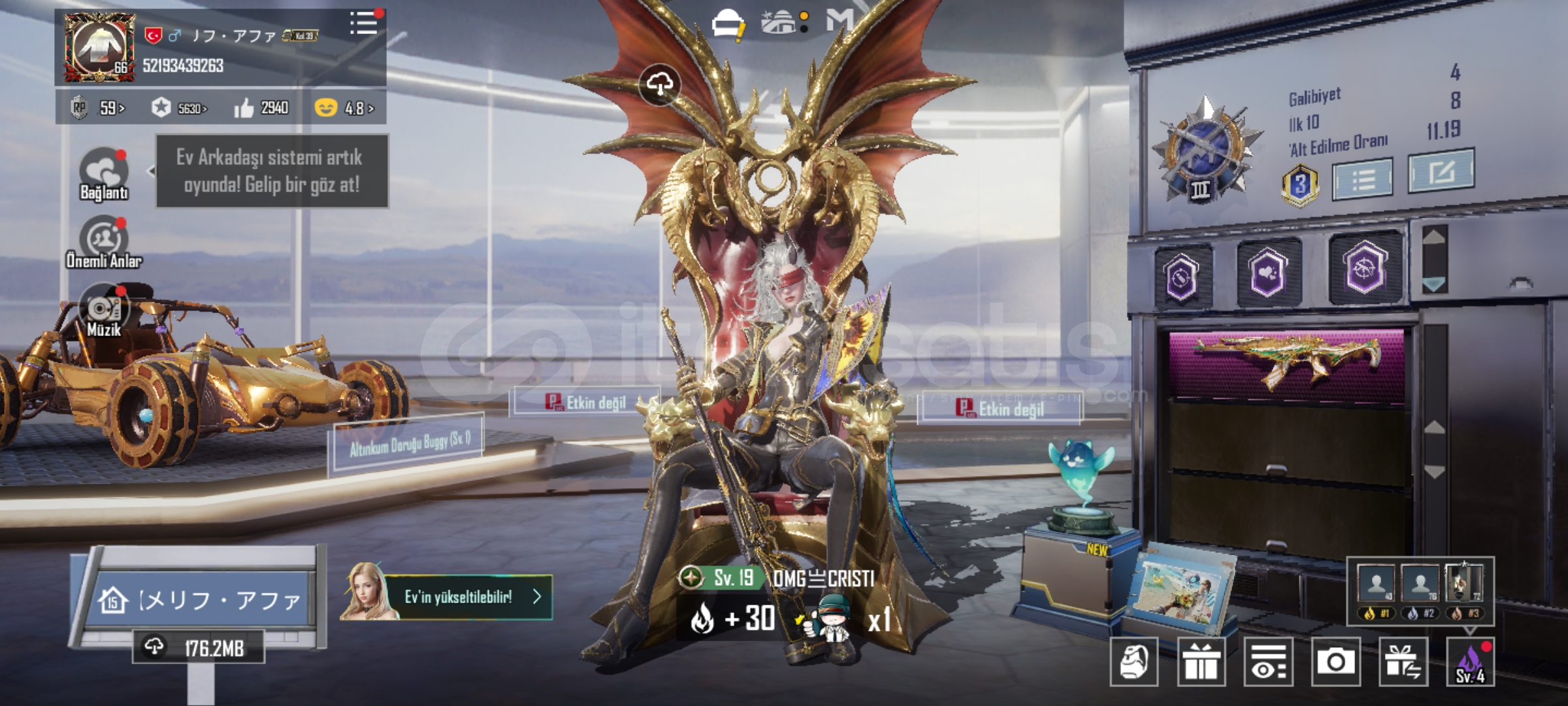Take a photo with the camera button

click(x=1335, y=662)
